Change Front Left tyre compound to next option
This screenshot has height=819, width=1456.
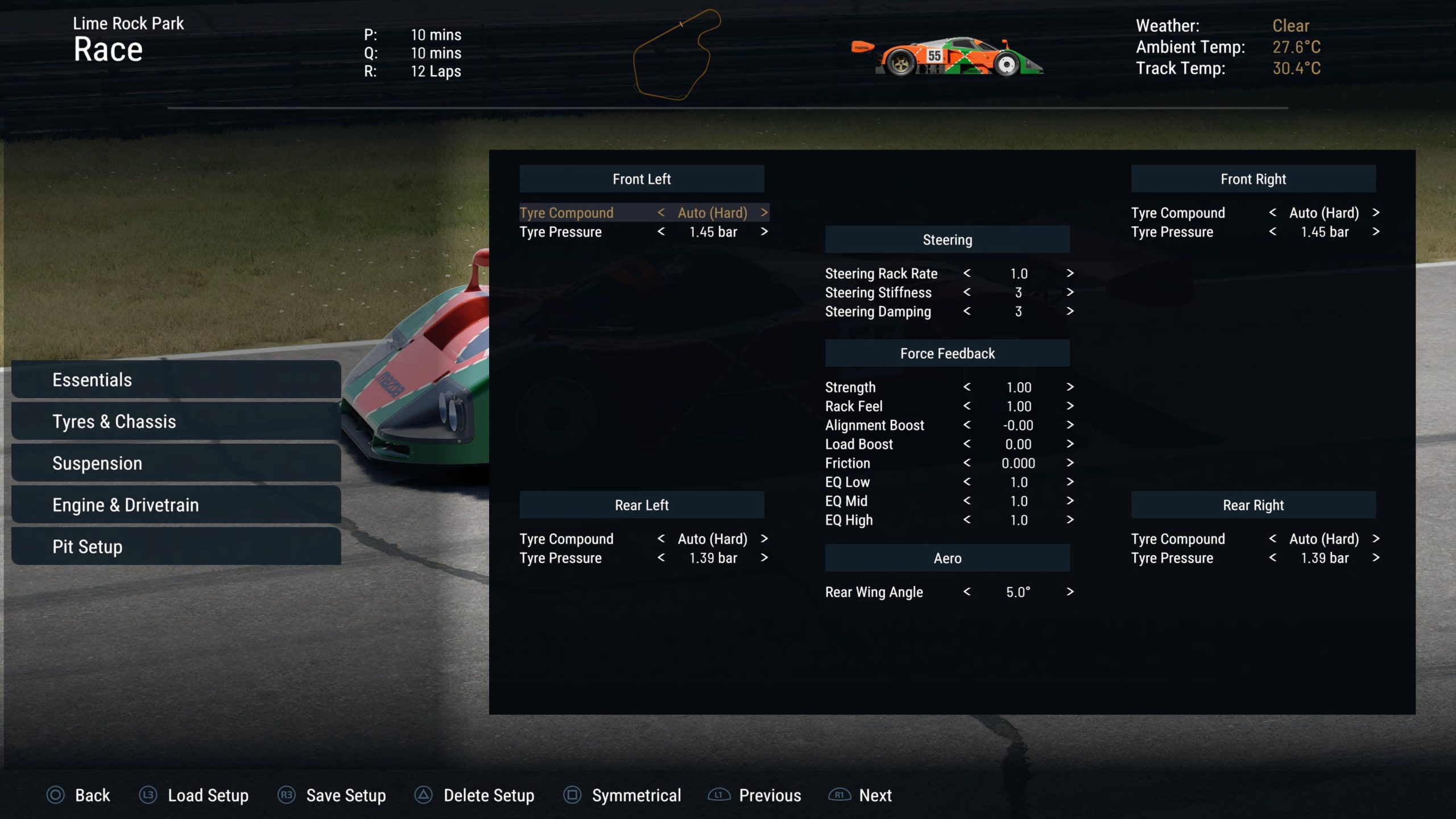[764, 213]
